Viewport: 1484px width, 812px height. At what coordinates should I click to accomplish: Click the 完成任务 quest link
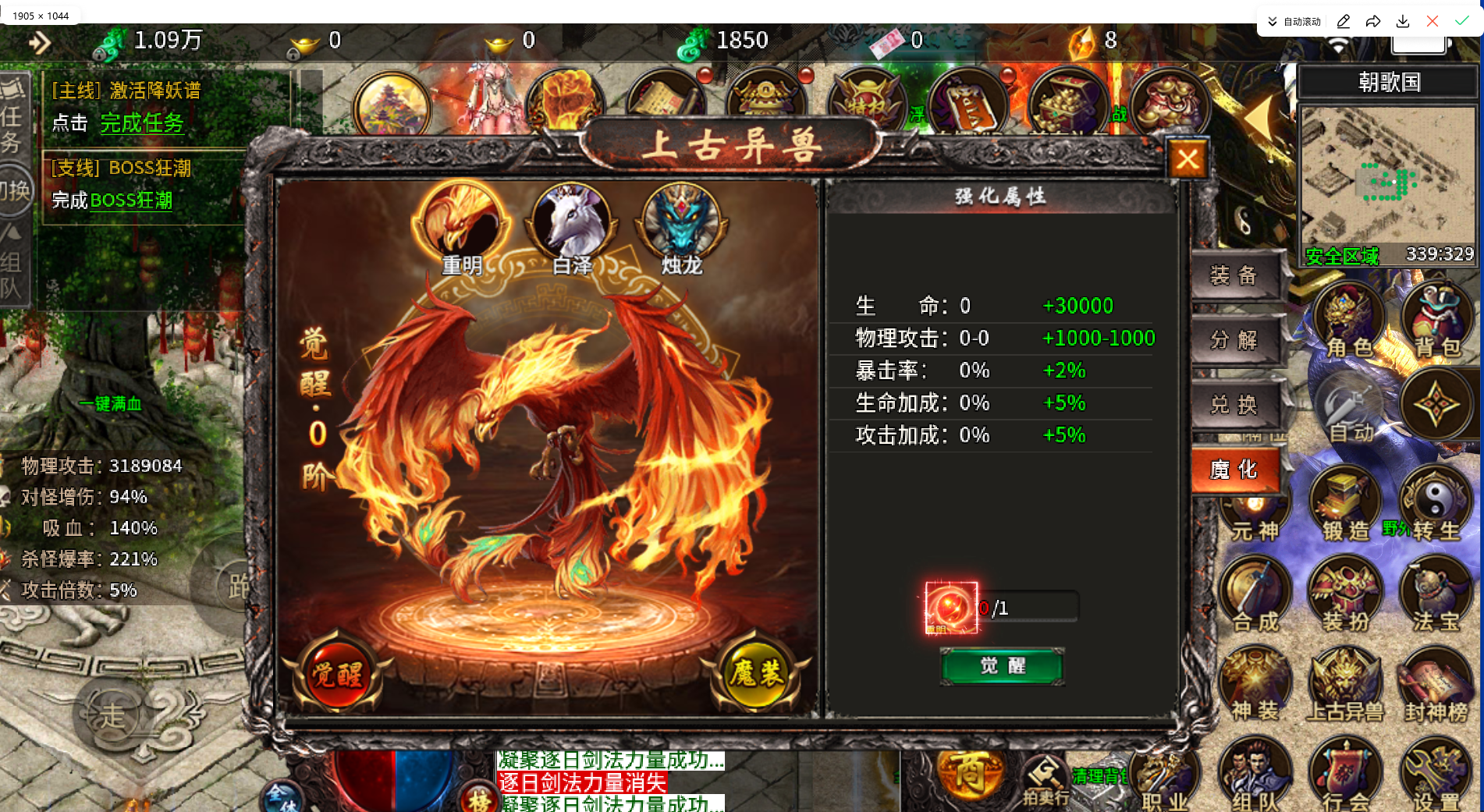pos(142,123)
